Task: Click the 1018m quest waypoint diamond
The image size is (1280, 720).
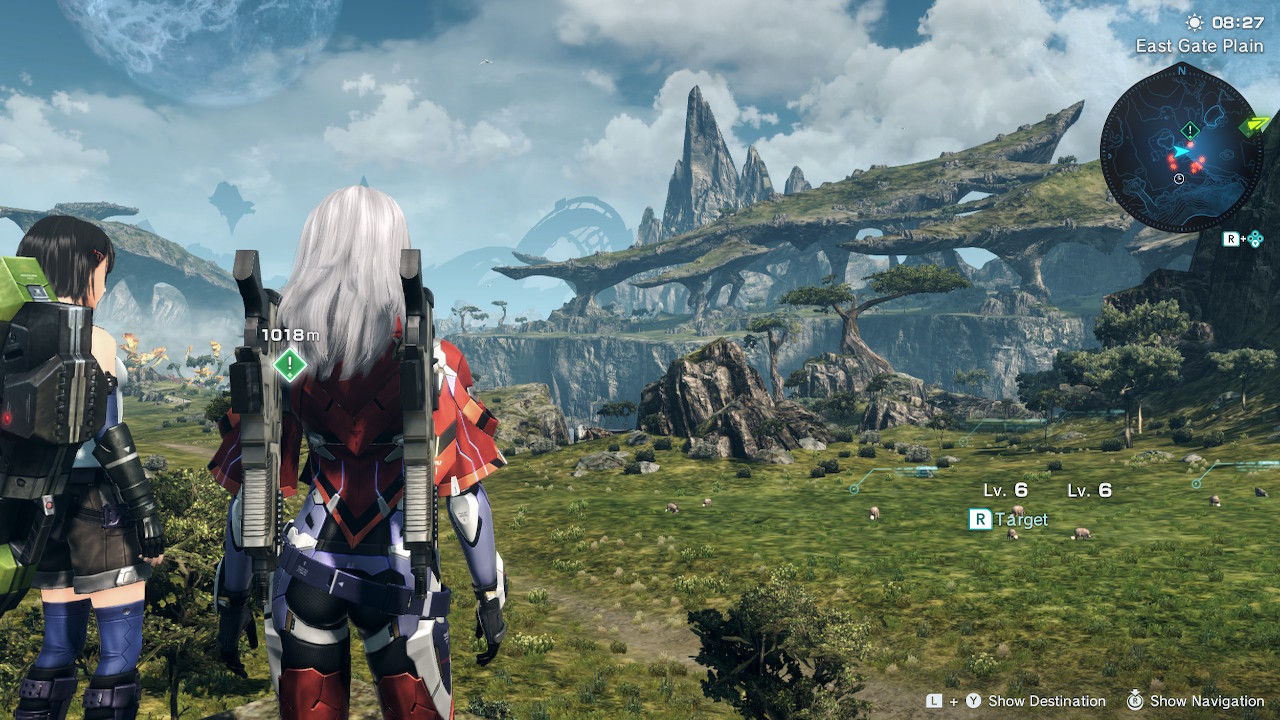Action: (290, 365)
